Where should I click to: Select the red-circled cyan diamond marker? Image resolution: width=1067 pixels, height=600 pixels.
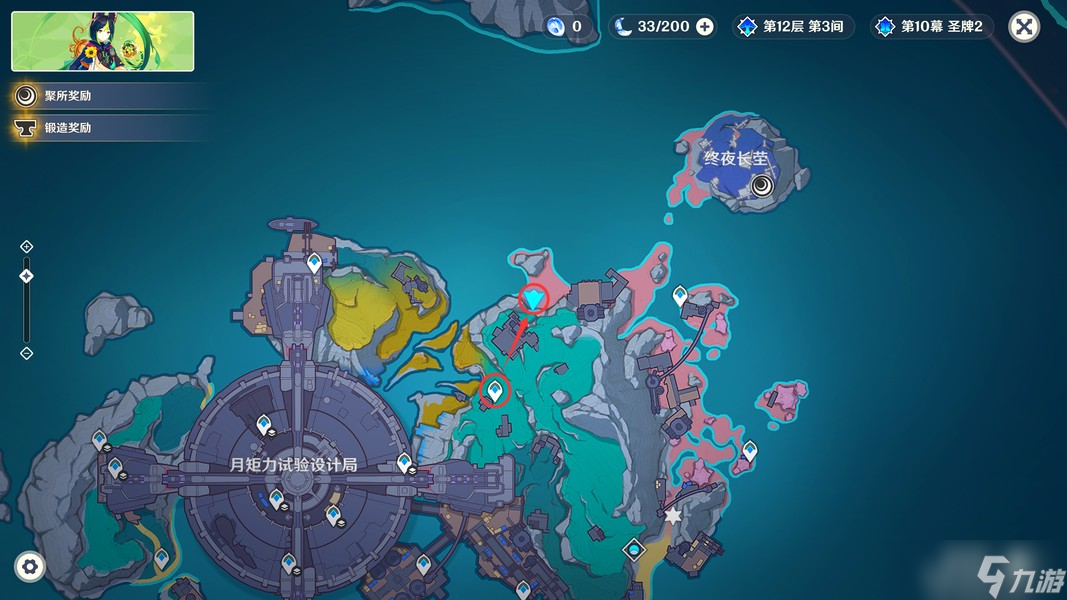535,298
